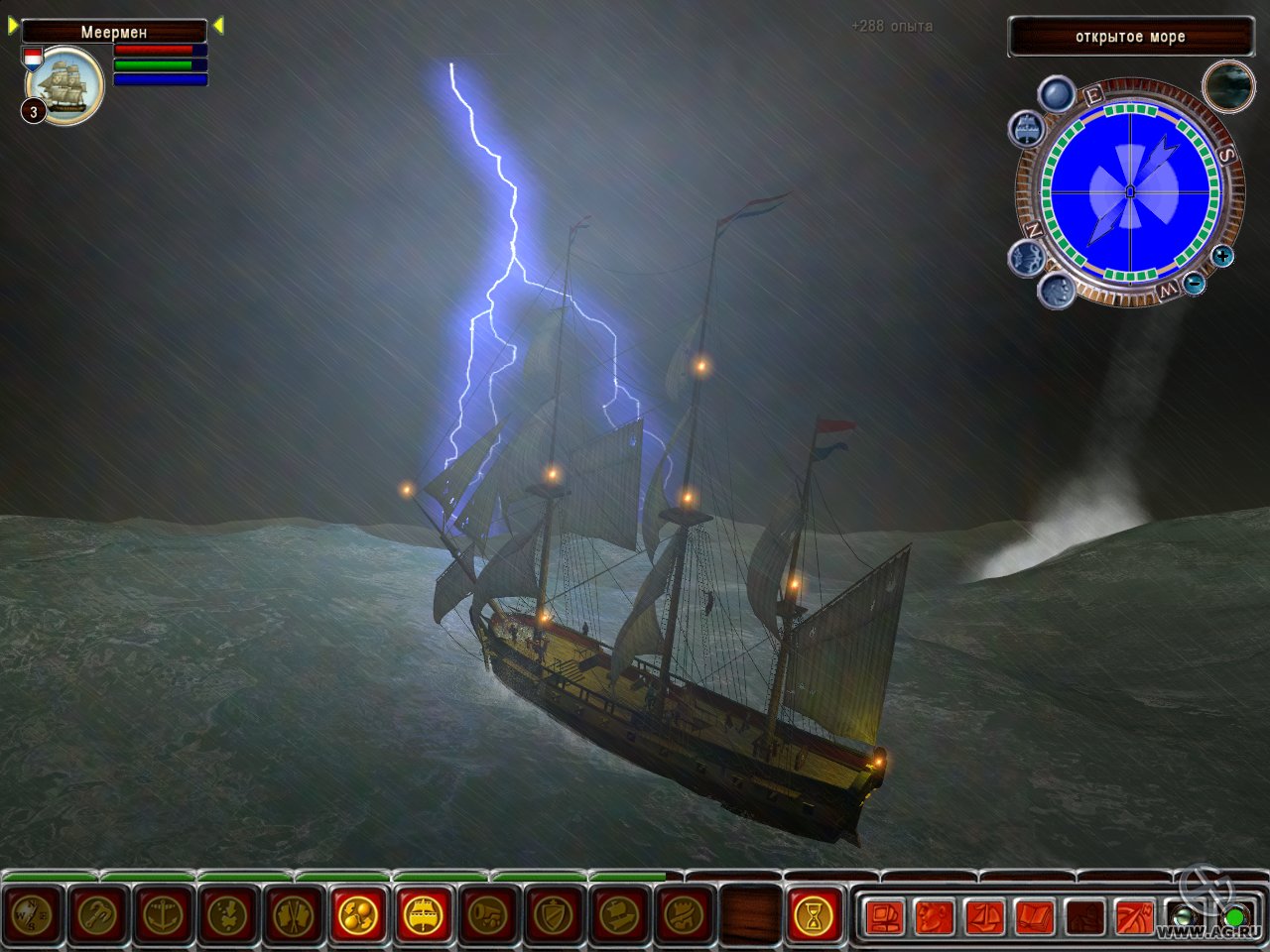Click the crossed flags command icon
The width and height of the screenshot is (1270, 952).
294,915
